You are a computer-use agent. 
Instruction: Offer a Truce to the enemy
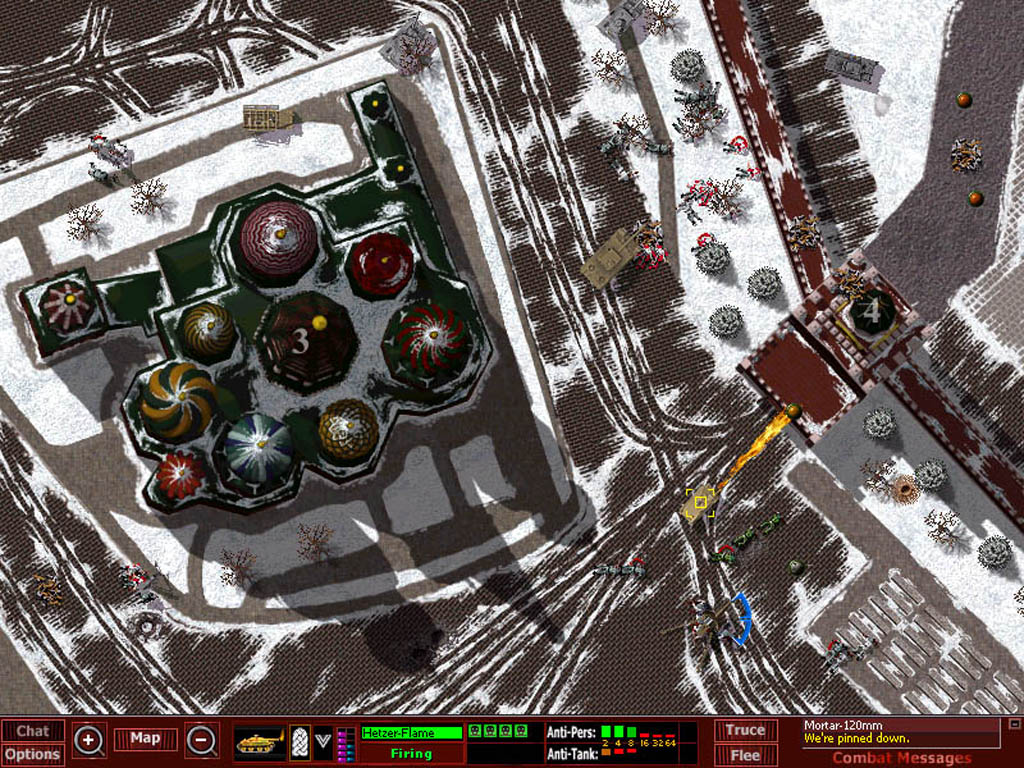tap(745, 731)
